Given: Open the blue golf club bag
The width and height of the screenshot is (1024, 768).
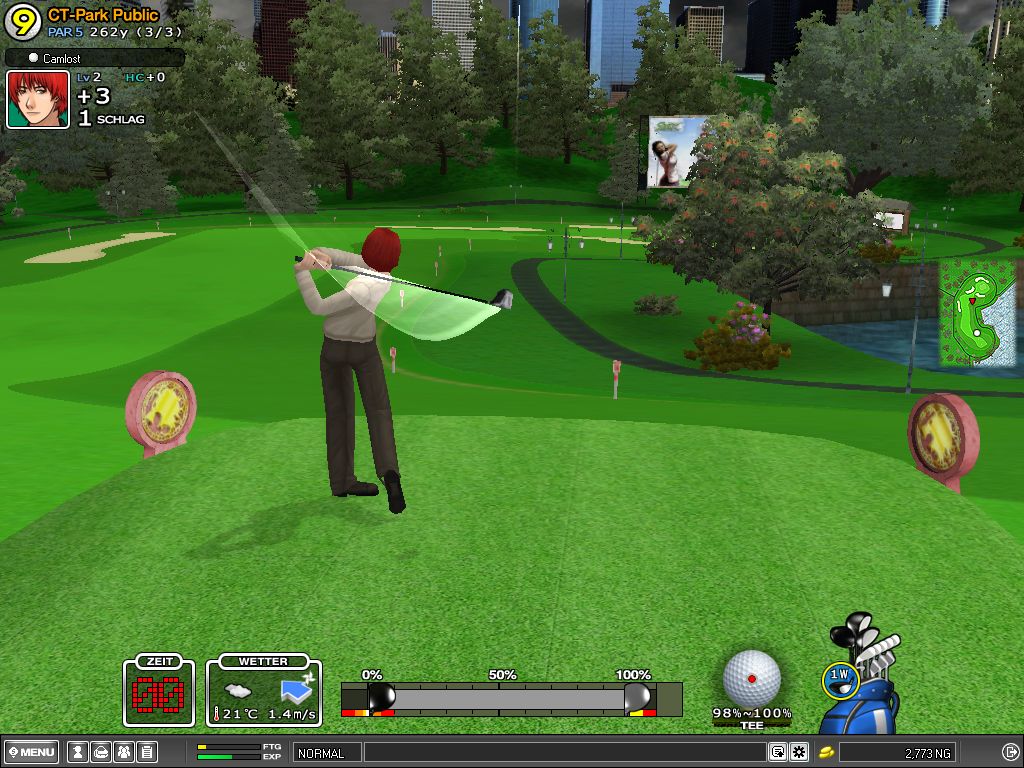Looking at the screenshot, I should 860,700.
